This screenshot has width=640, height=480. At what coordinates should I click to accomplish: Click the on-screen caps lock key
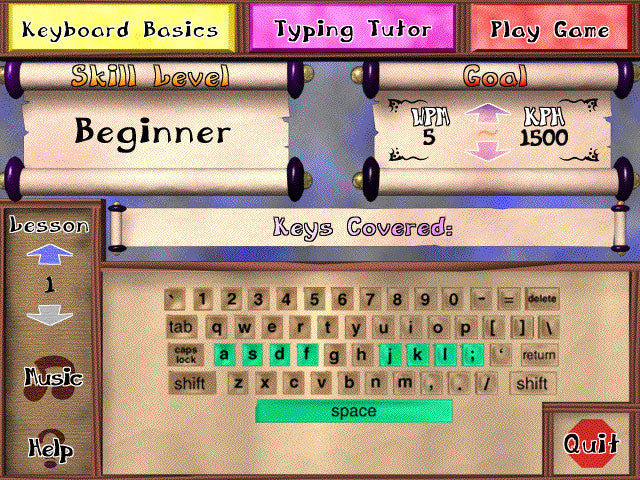coord(187,353)
